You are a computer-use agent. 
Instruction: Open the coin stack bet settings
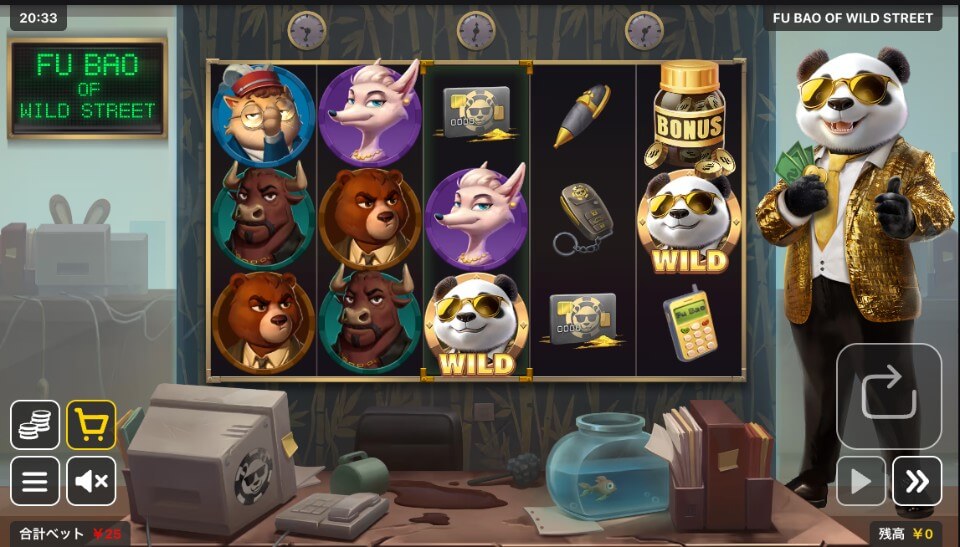tap(35, 425)
